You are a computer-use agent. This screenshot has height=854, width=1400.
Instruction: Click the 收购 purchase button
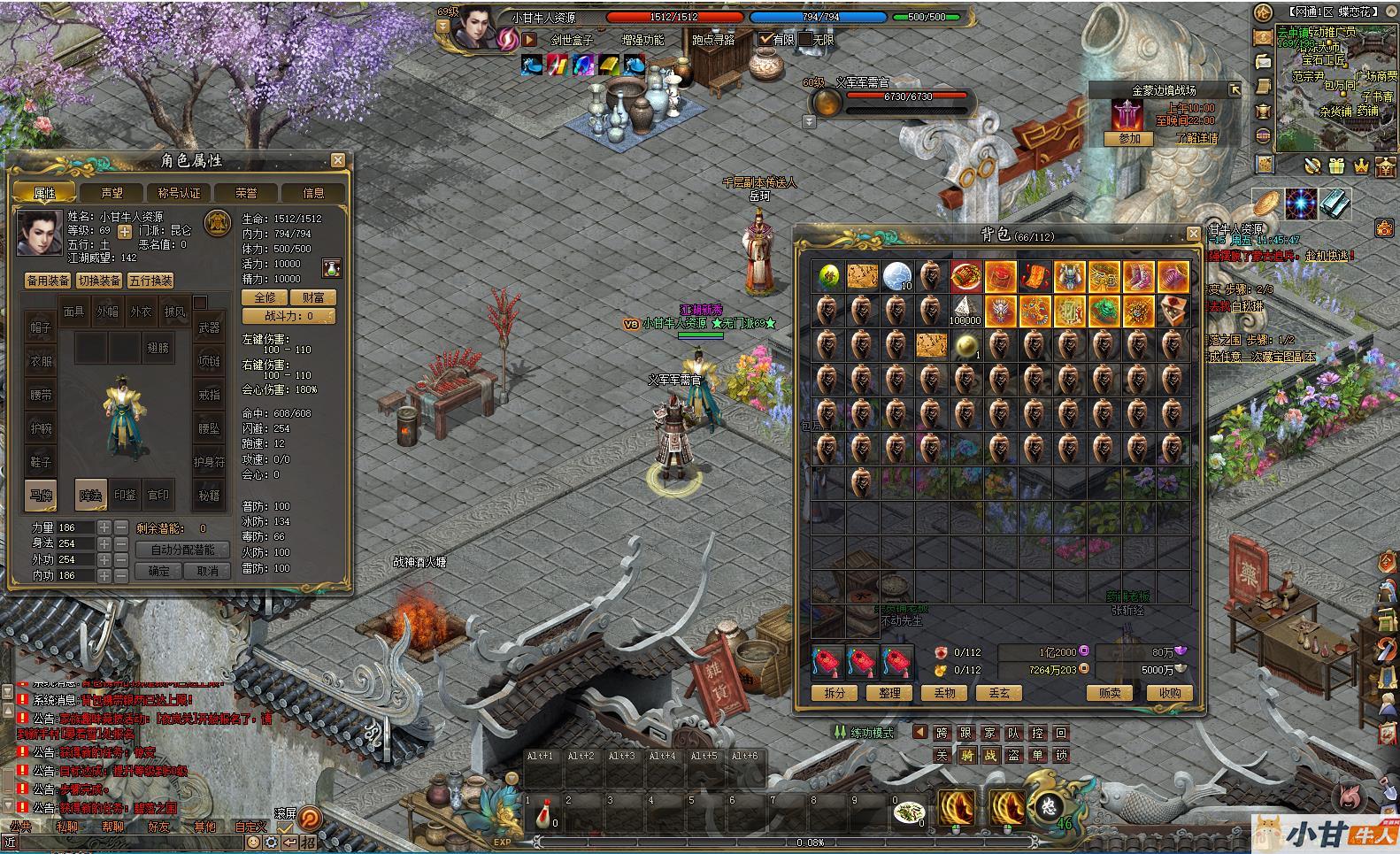click(1169, 693)
